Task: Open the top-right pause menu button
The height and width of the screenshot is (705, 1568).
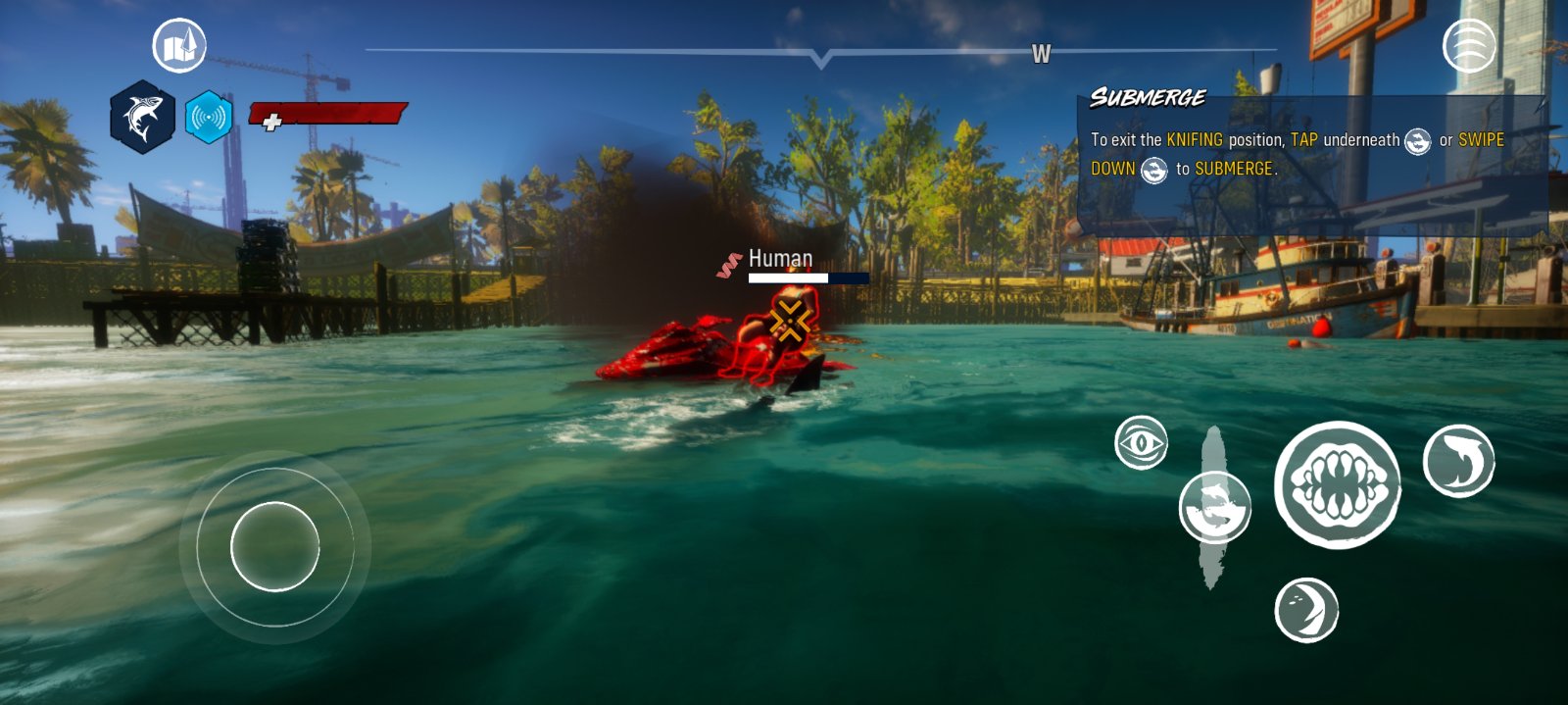Action: click(x=1469, y=45)
